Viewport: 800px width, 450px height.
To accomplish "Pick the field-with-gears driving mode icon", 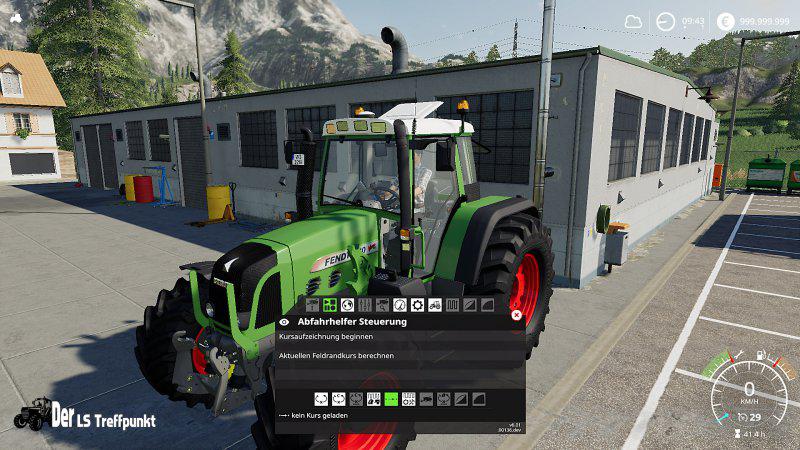I will (x=409, y=398).
